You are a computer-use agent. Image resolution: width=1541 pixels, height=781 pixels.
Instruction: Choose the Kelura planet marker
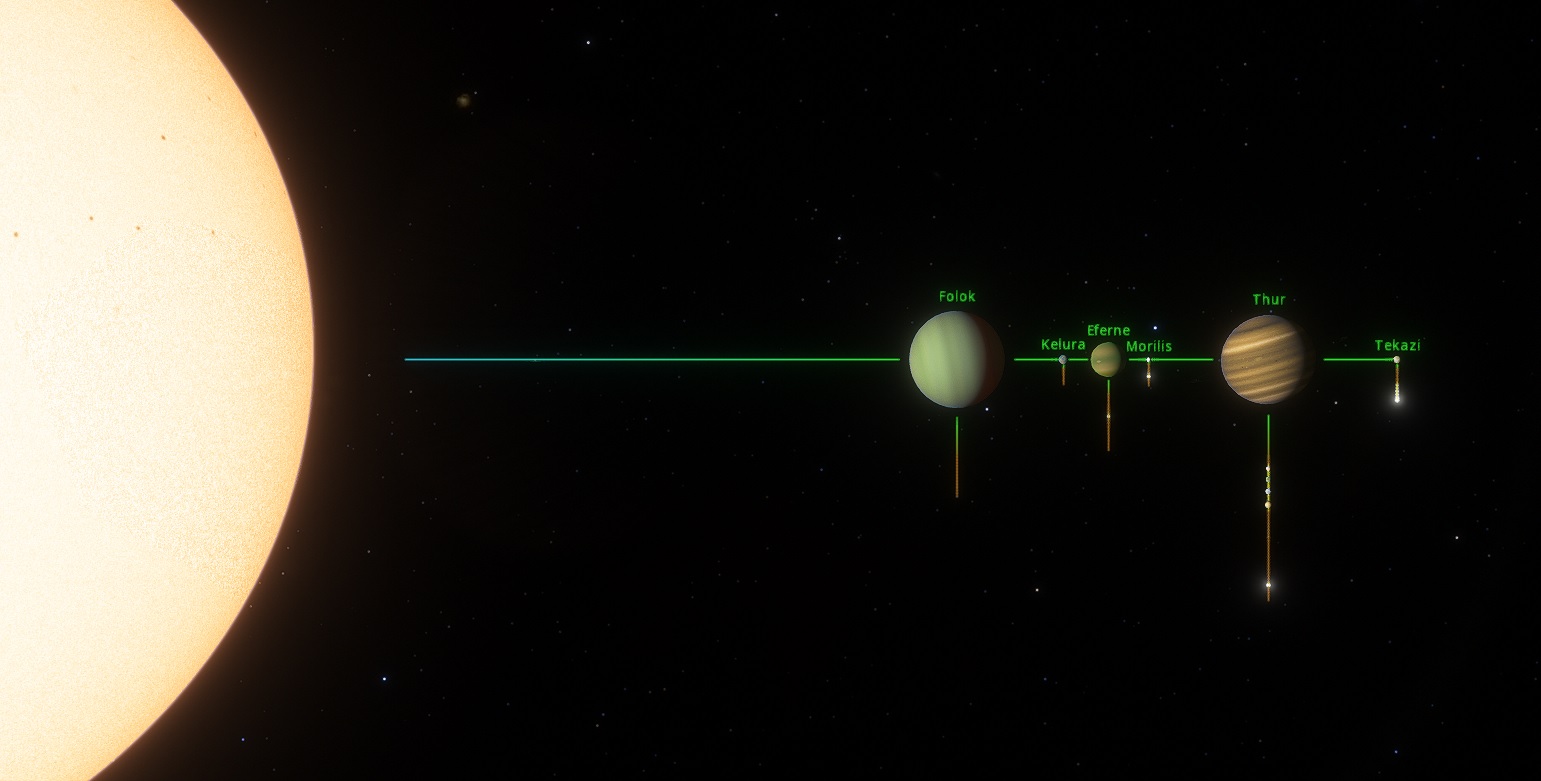click(1062, 359)
